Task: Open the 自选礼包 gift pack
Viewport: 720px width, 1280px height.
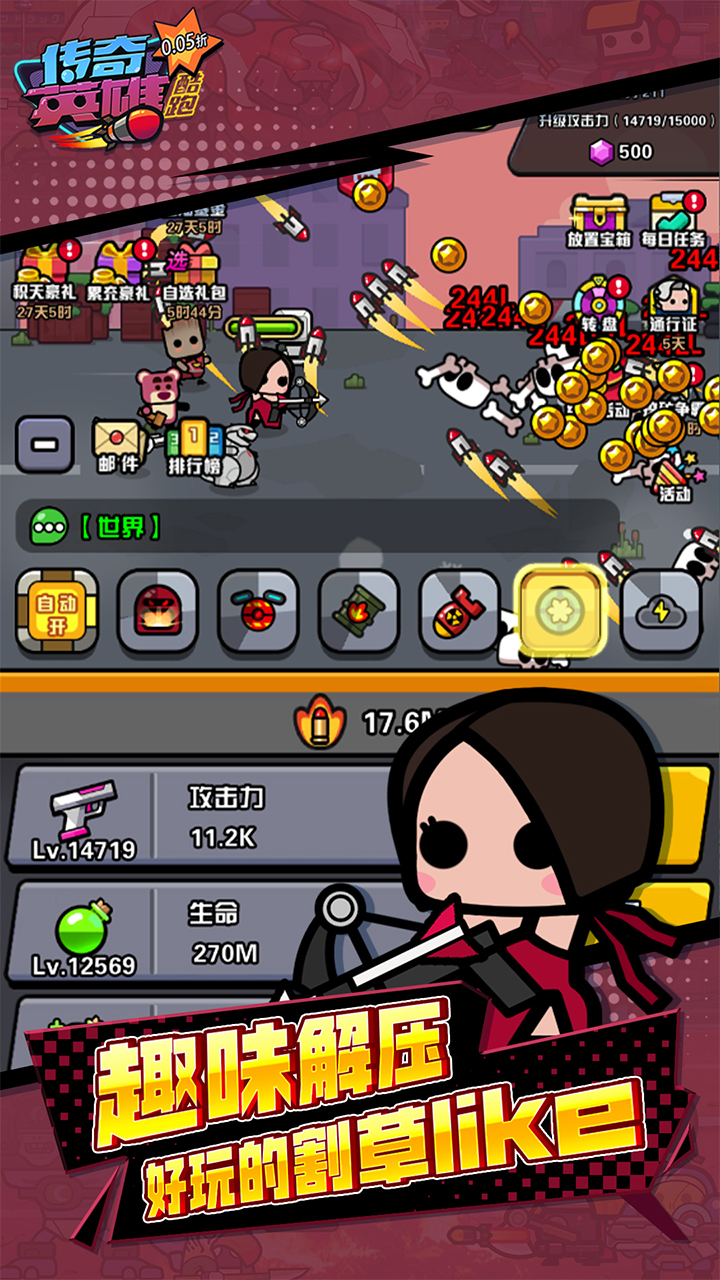Action: tap(193, 275)
